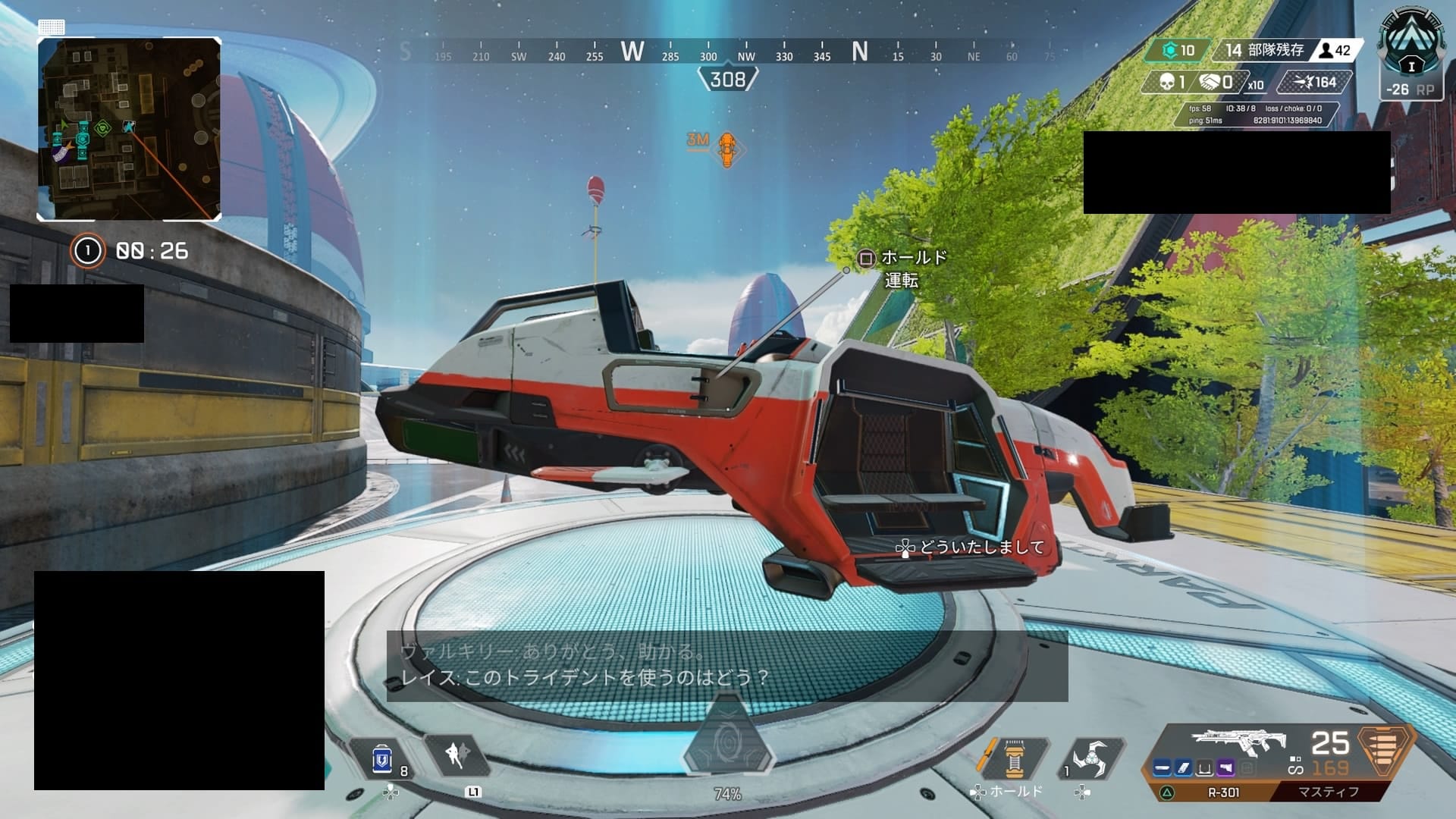
Task: Click the blue extended magazine attachment
Action: 1184,768
